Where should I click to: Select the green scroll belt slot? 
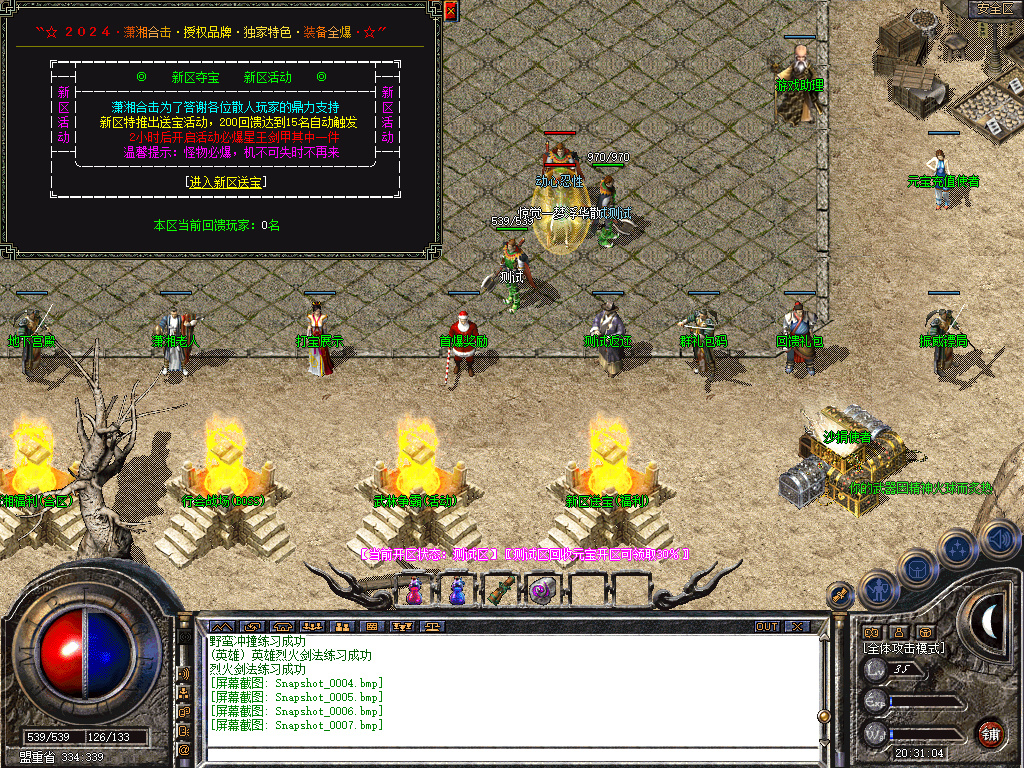coord(500,591)
